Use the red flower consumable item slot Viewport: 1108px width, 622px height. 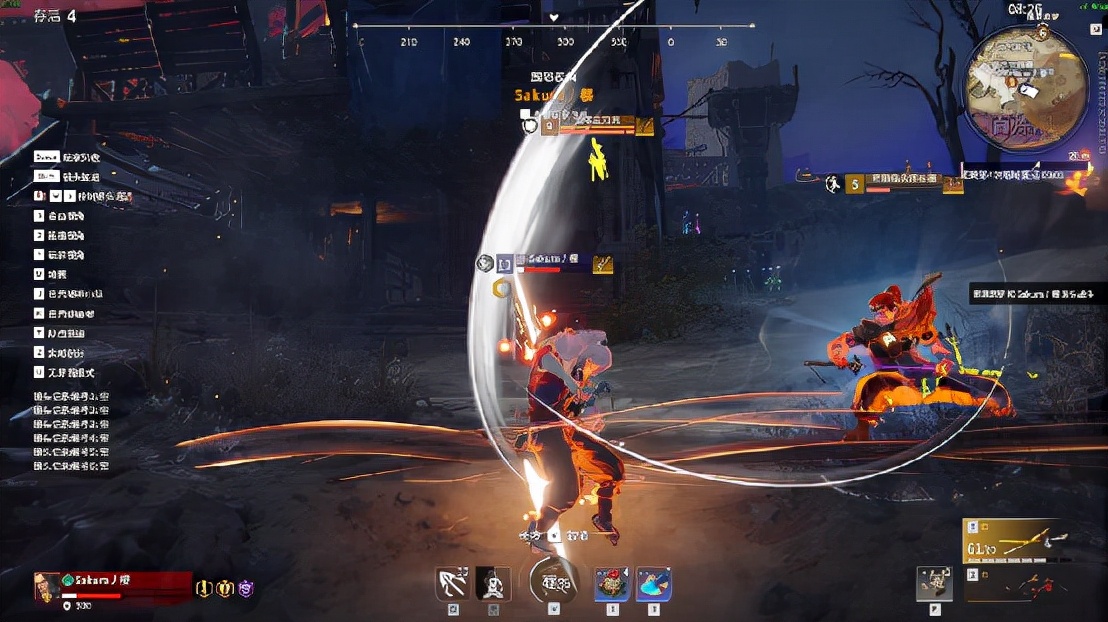pyautogui.click(x=612, y=584)
